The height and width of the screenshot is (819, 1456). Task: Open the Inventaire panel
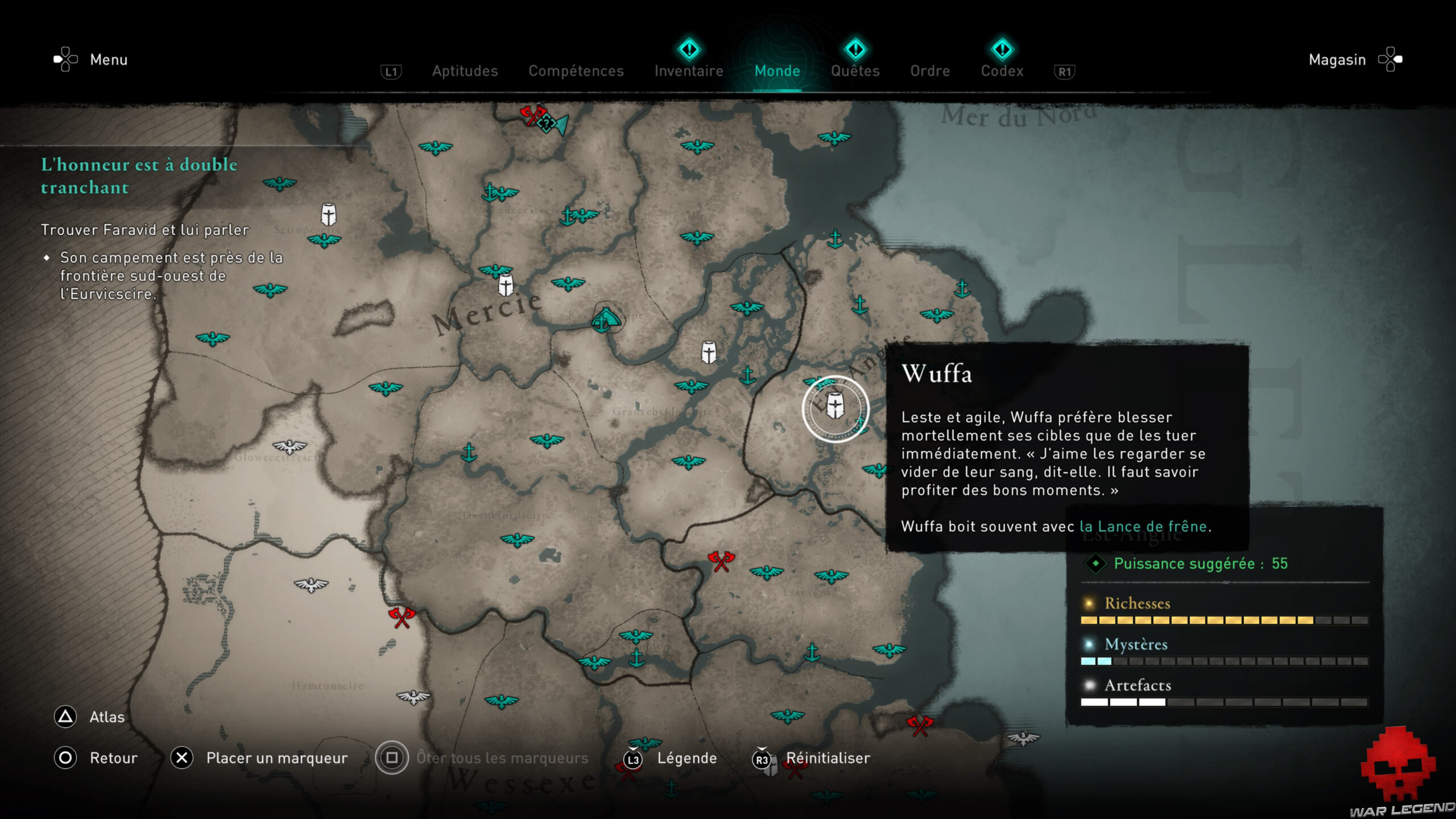click(x=688, y=71)
